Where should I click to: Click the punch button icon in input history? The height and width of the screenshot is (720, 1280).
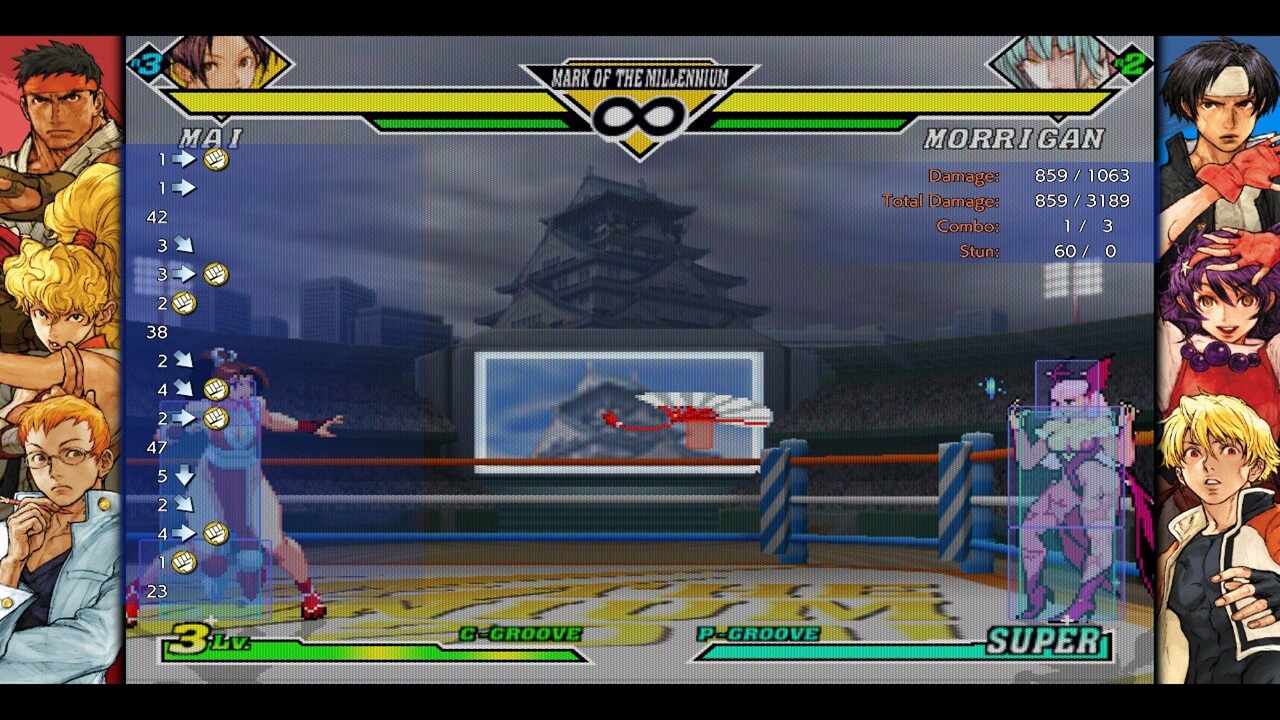(215, 157)
